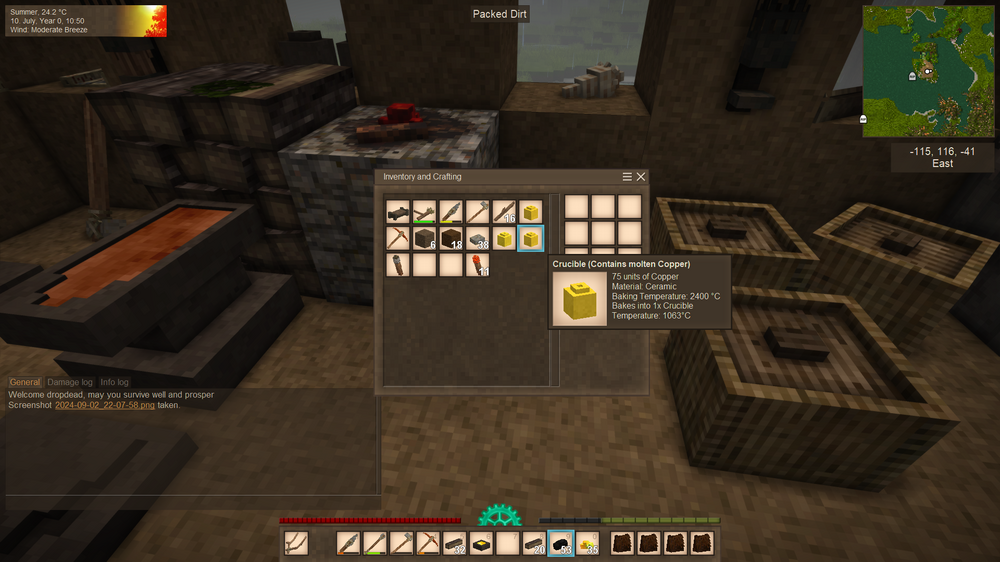
Task: Open the screenshot file link in chat
Action: coord(105,405)
